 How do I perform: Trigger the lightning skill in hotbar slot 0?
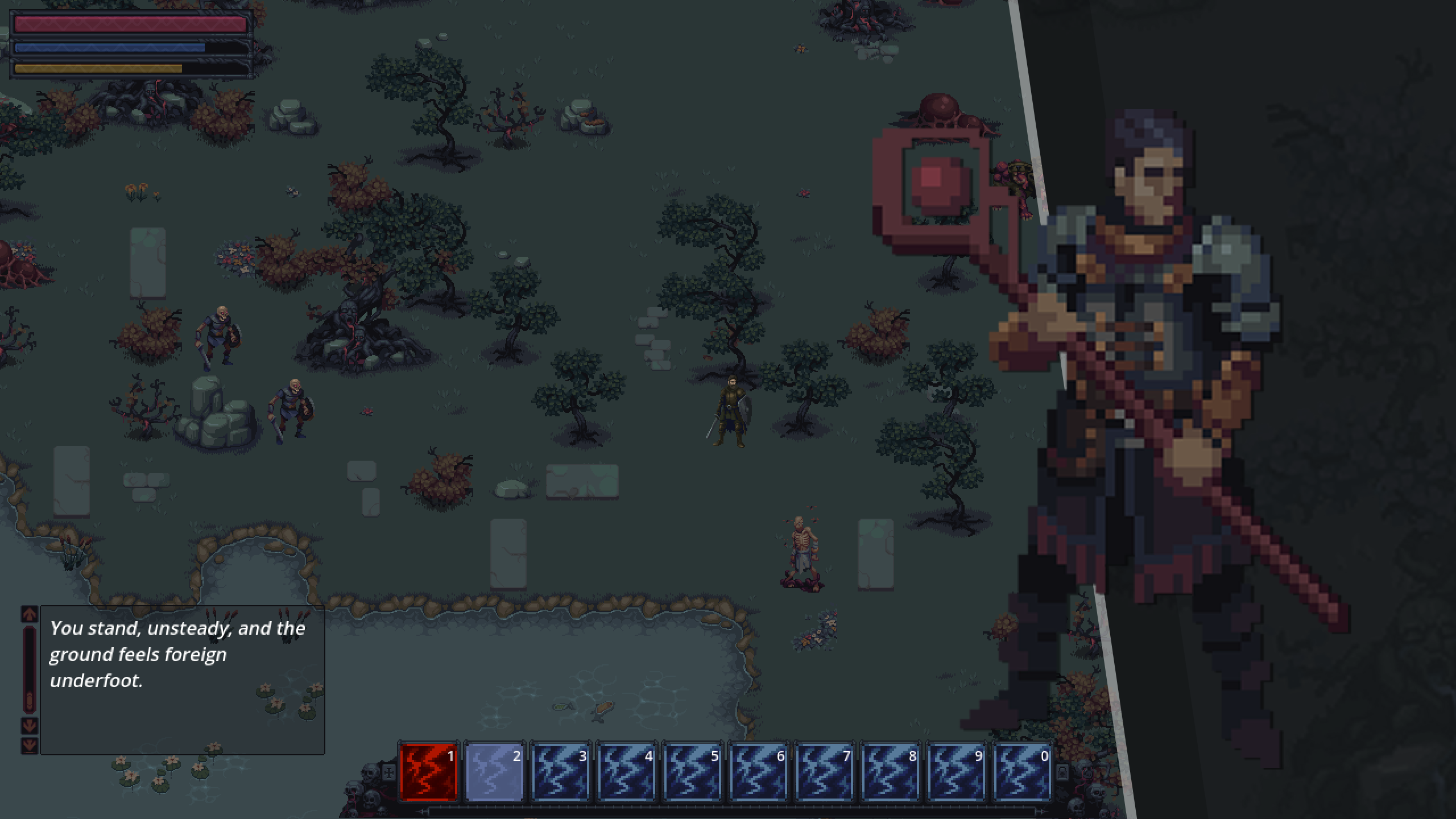(1023, 772)
